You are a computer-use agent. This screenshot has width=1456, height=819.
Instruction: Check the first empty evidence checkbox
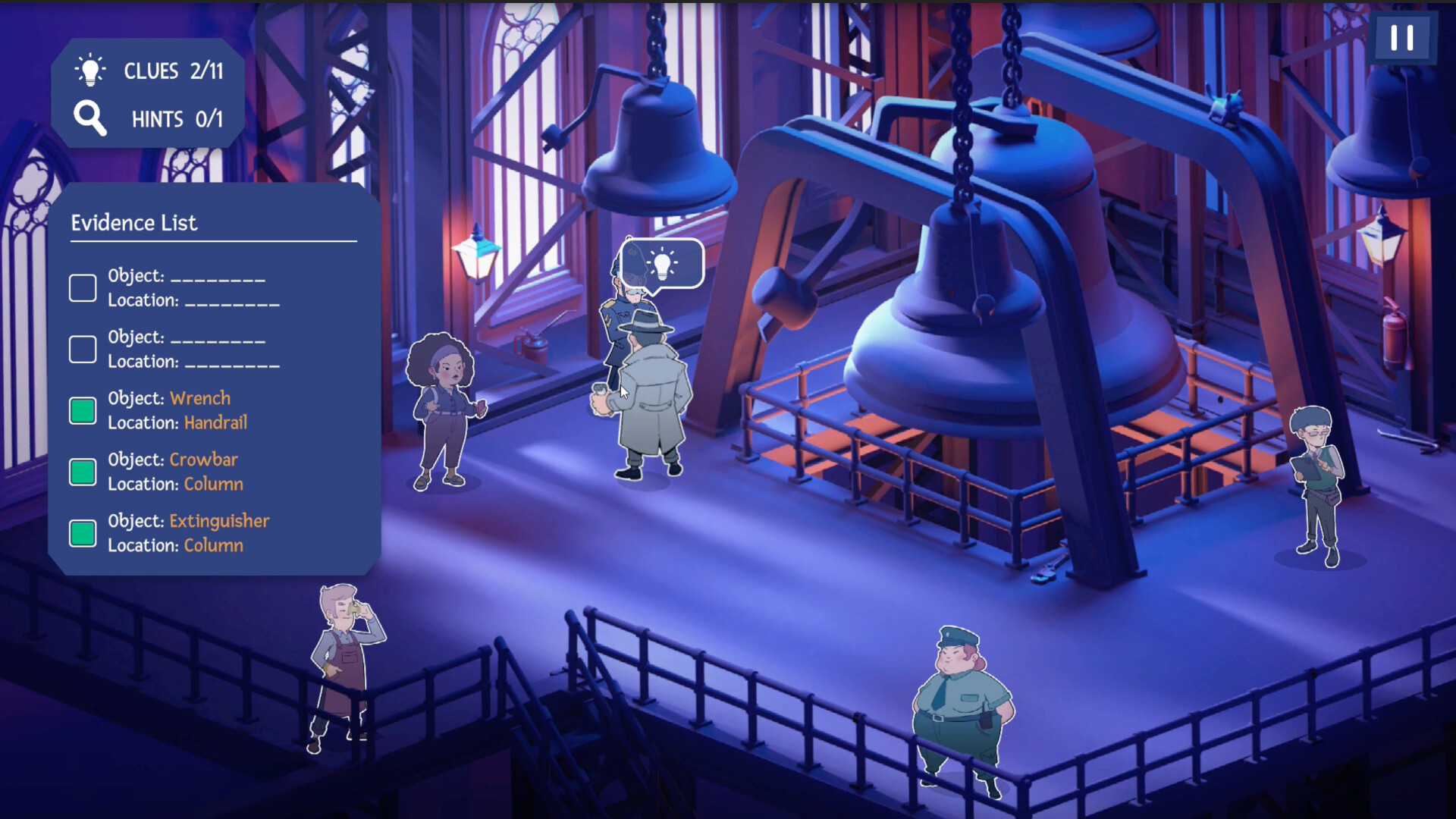coord(82,288)
